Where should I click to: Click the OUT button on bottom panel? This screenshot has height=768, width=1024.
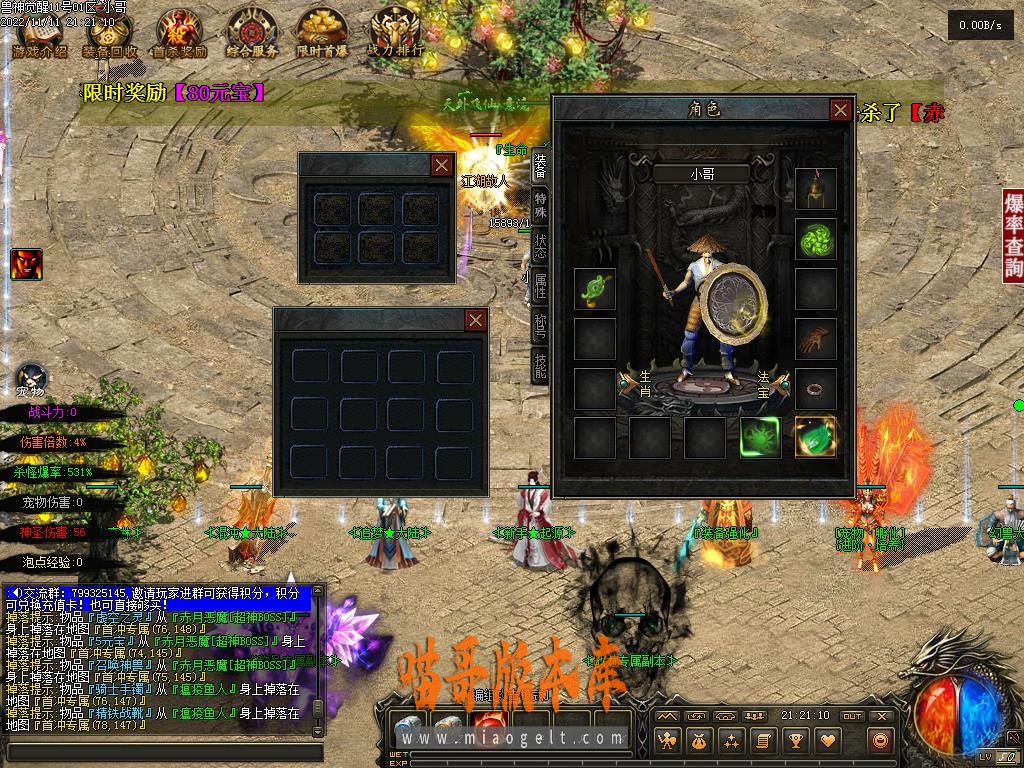851,716
